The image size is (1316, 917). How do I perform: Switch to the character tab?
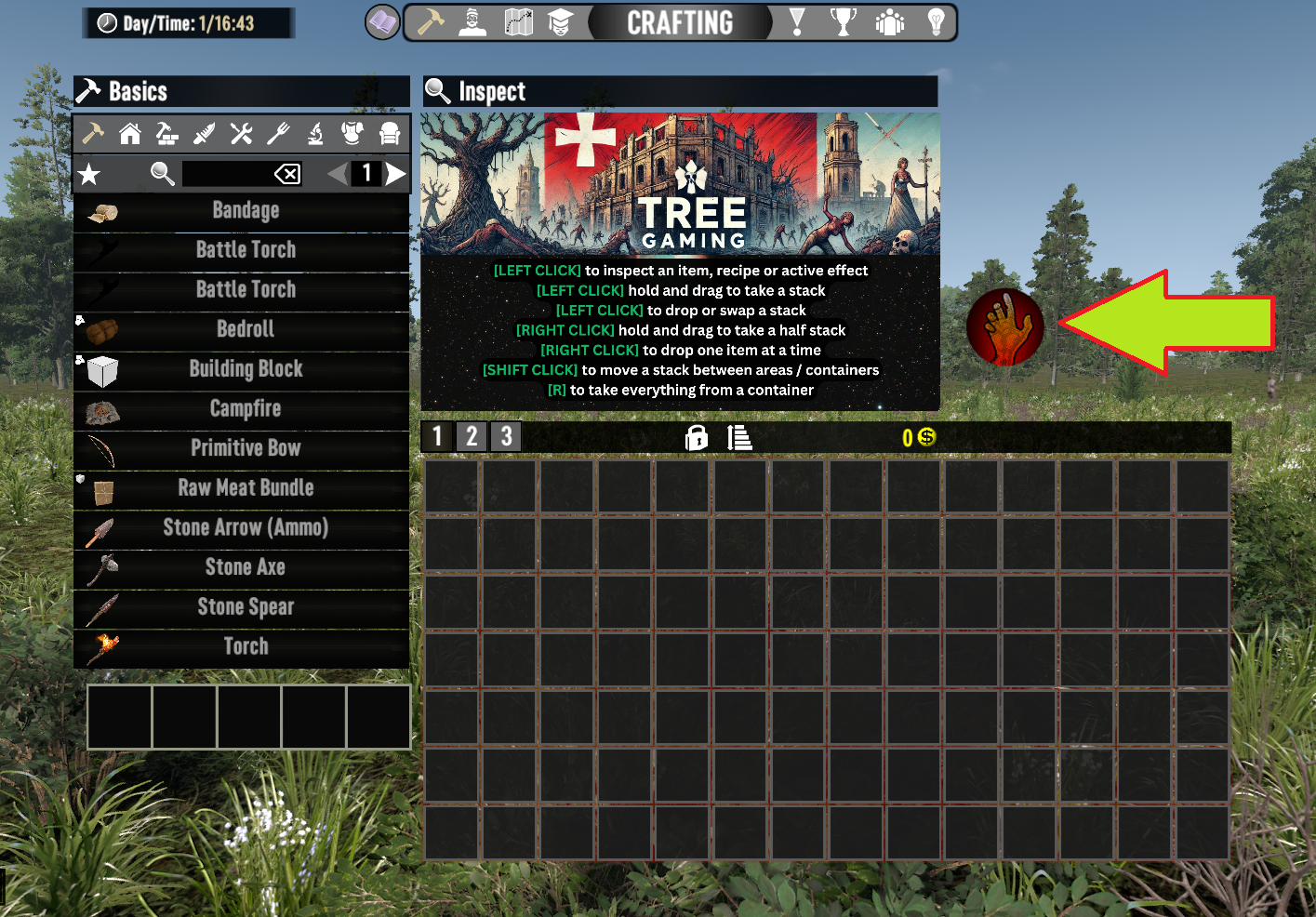472,22
